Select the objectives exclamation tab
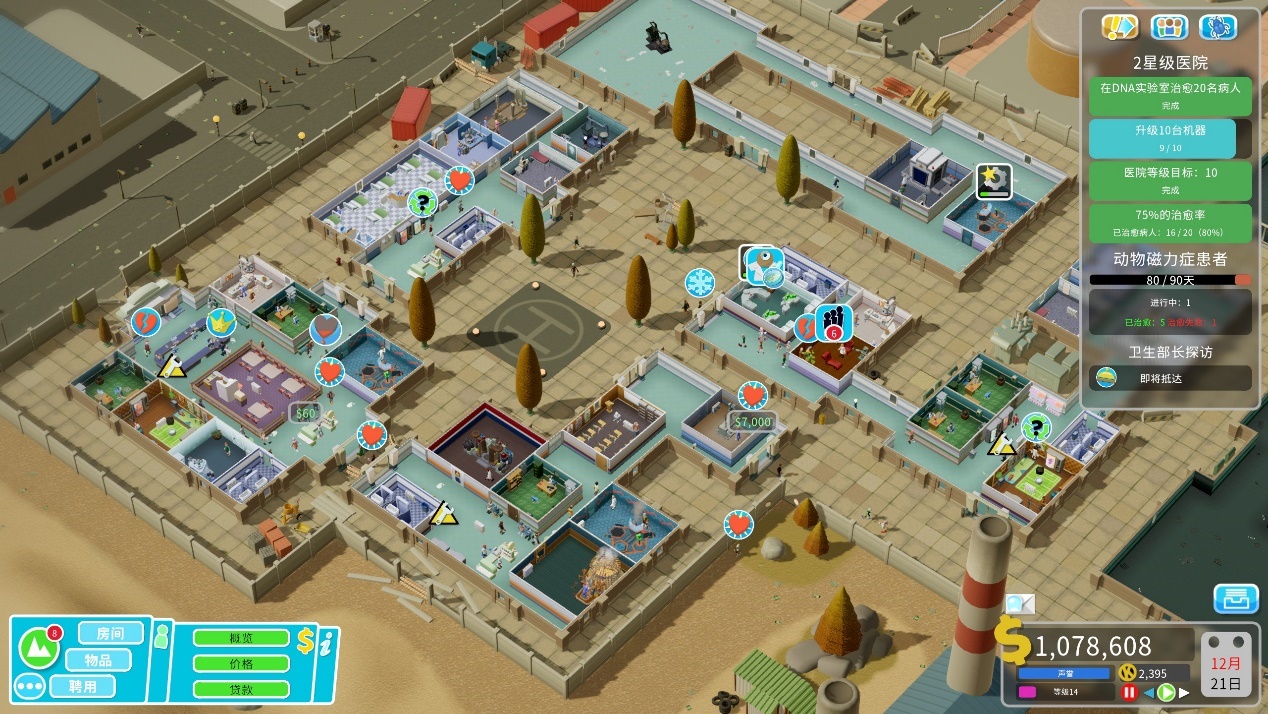The height and width of the screenshot is (714, 1268). (x=1119, y=27)
